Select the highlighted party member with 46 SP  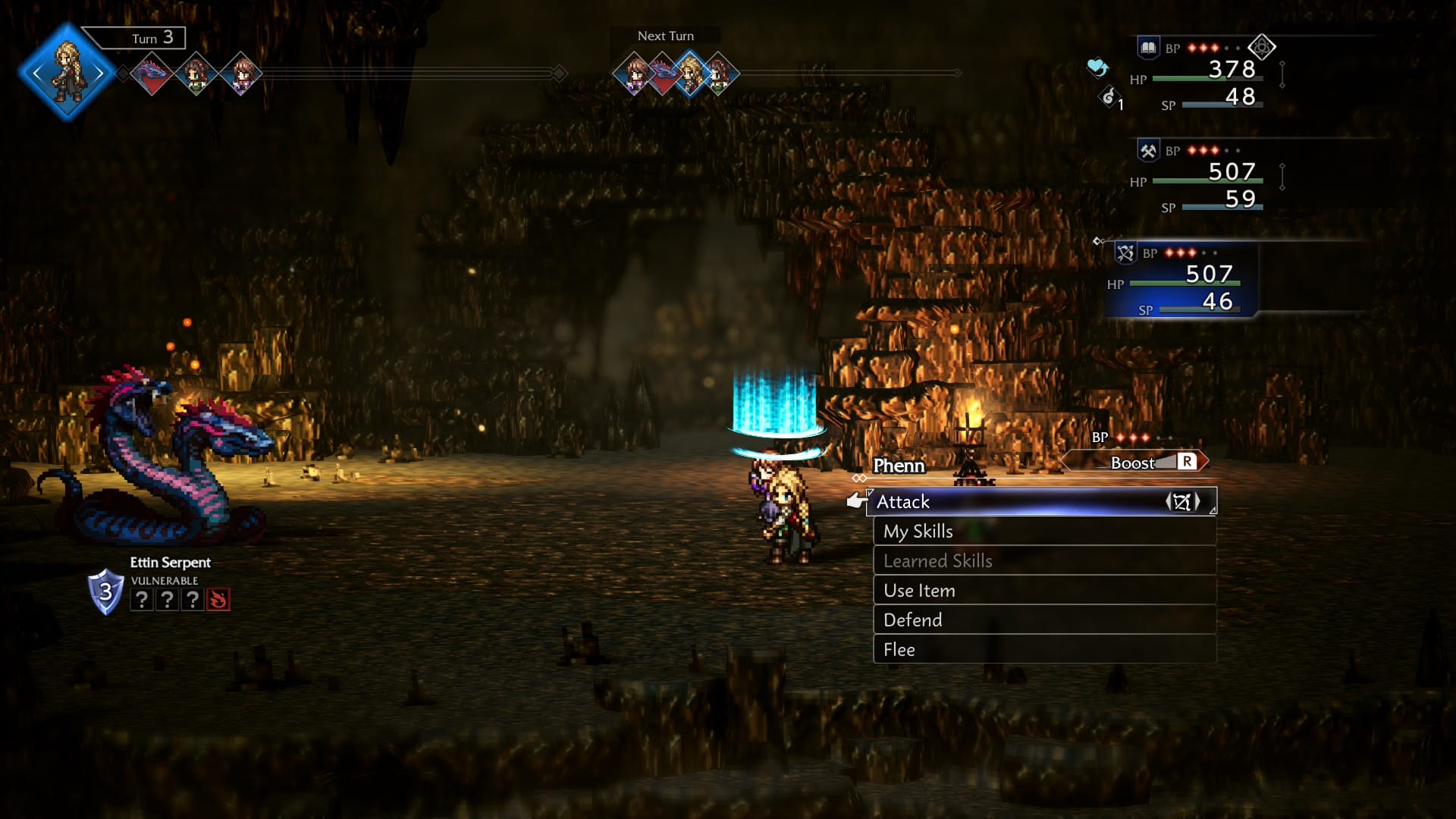point(1183,281)
